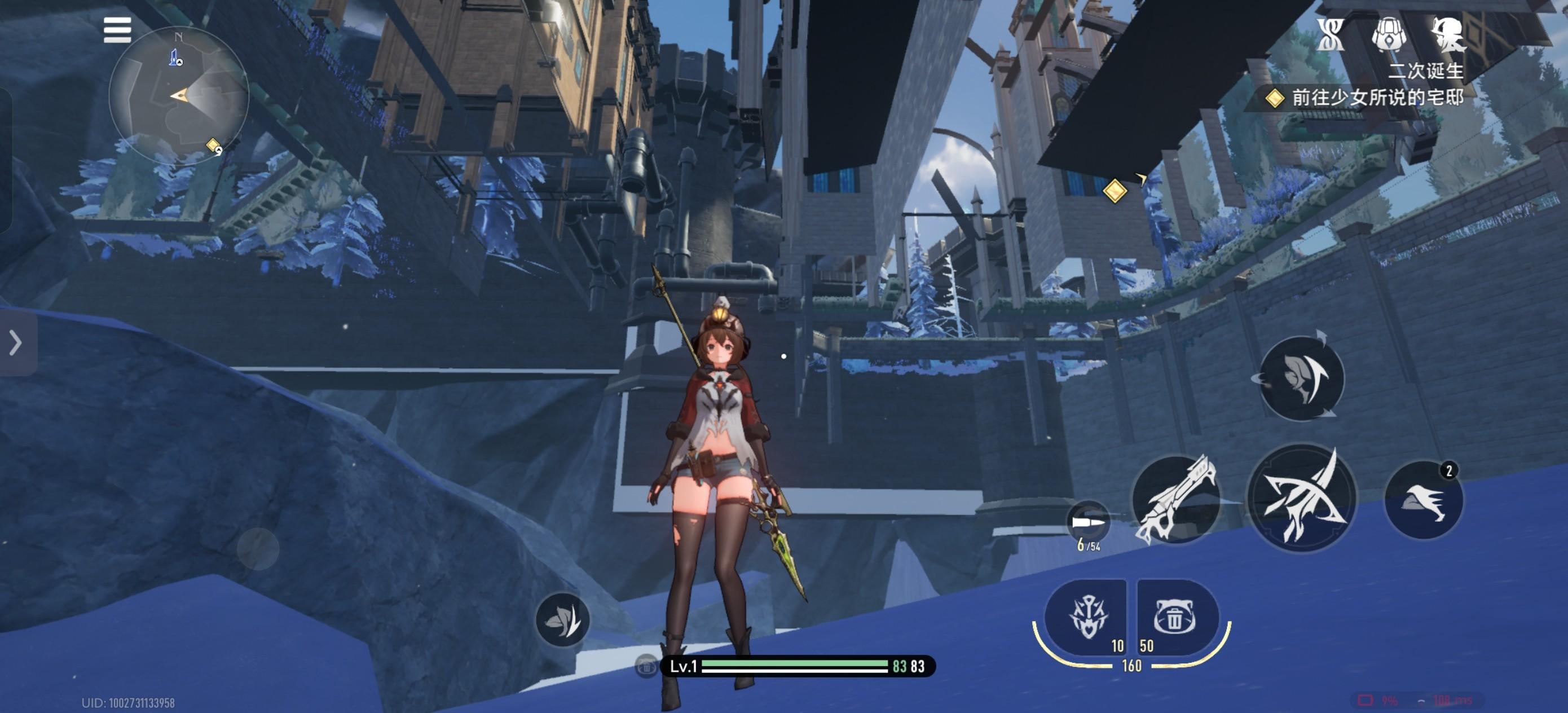Screen dimensions: 1568x713
Task: Activate the bear-face skill costing 50
Action: (1175, 617)
